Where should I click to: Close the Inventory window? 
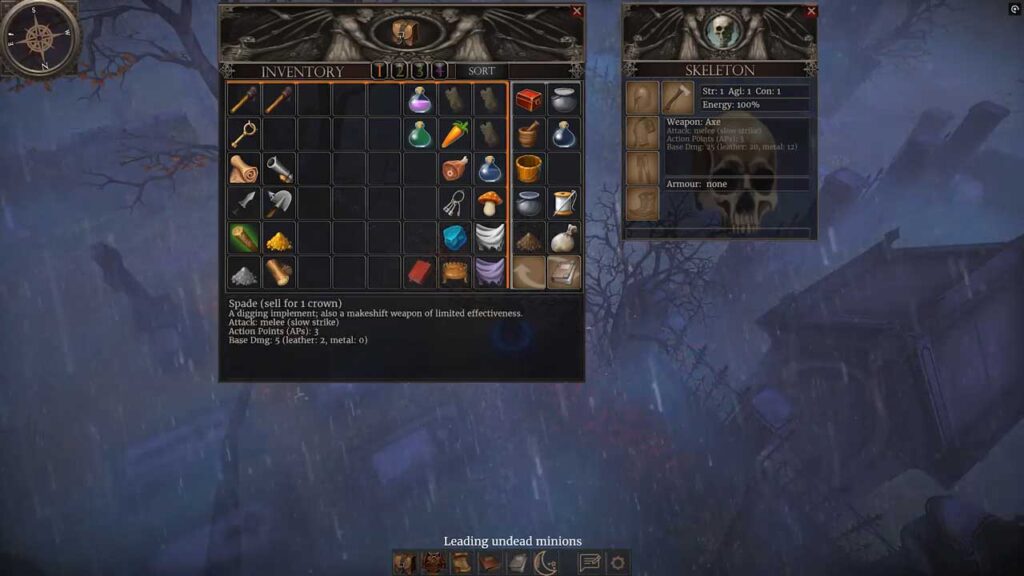click(x=577, y=12)
